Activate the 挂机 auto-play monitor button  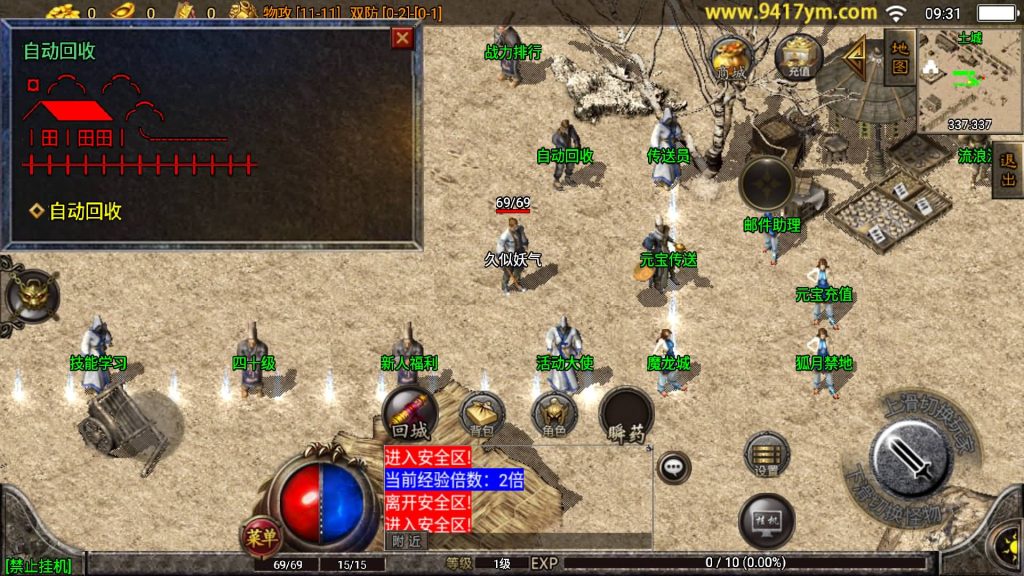click(767, 521)
